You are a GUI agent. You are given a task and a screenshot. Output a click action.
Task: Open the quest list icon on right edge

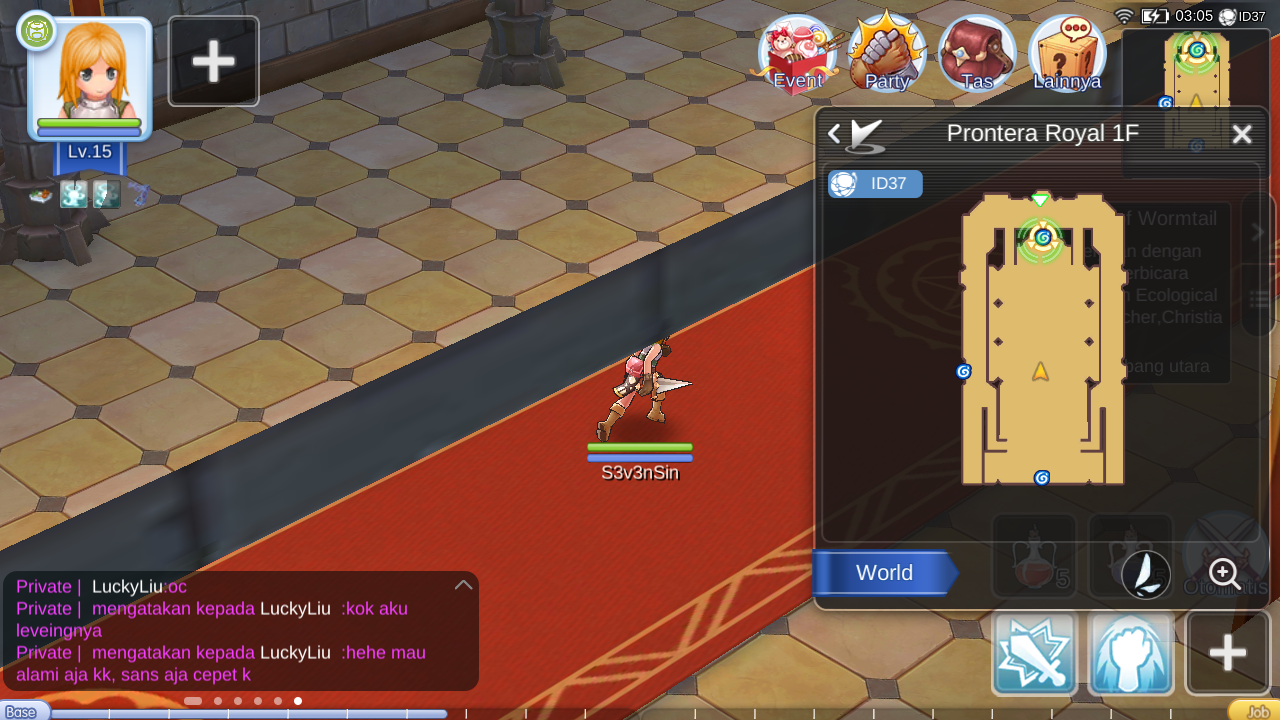pos(1260,298)
